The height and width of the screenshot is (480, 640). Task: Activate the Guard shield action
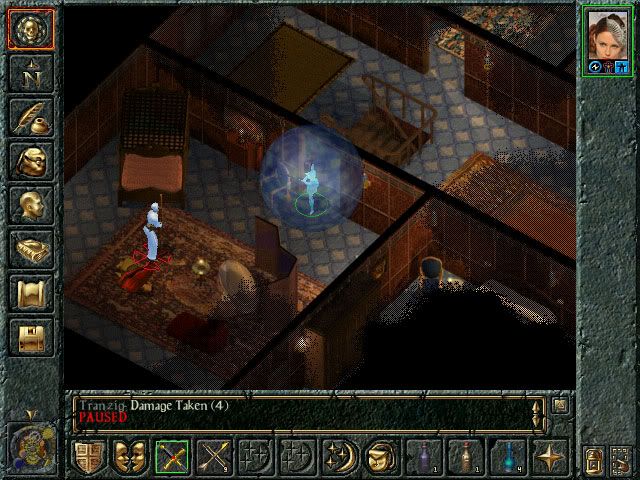[88, 457]
